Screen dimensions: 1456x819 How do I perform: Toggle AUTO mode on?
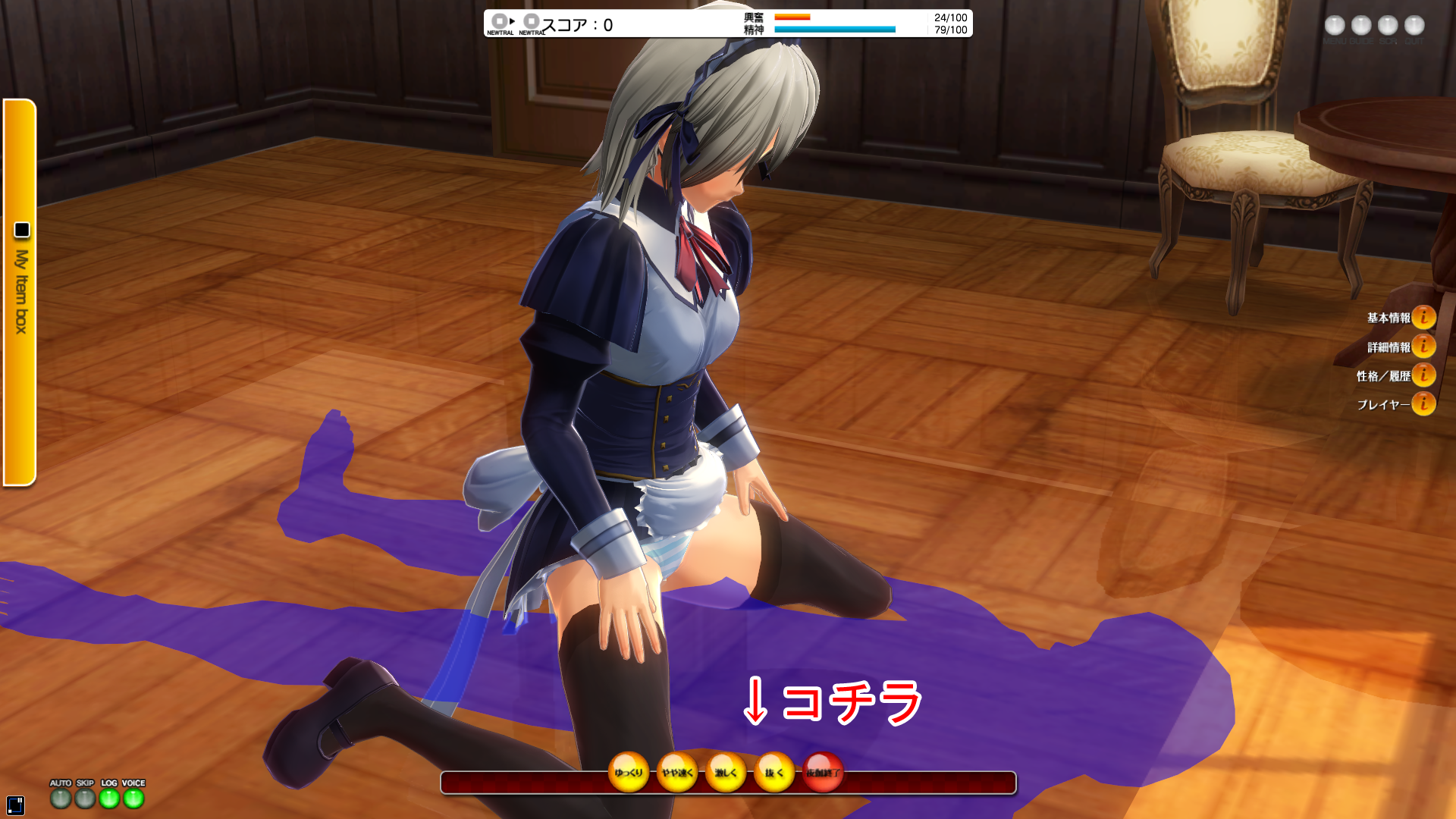point(61,798)
